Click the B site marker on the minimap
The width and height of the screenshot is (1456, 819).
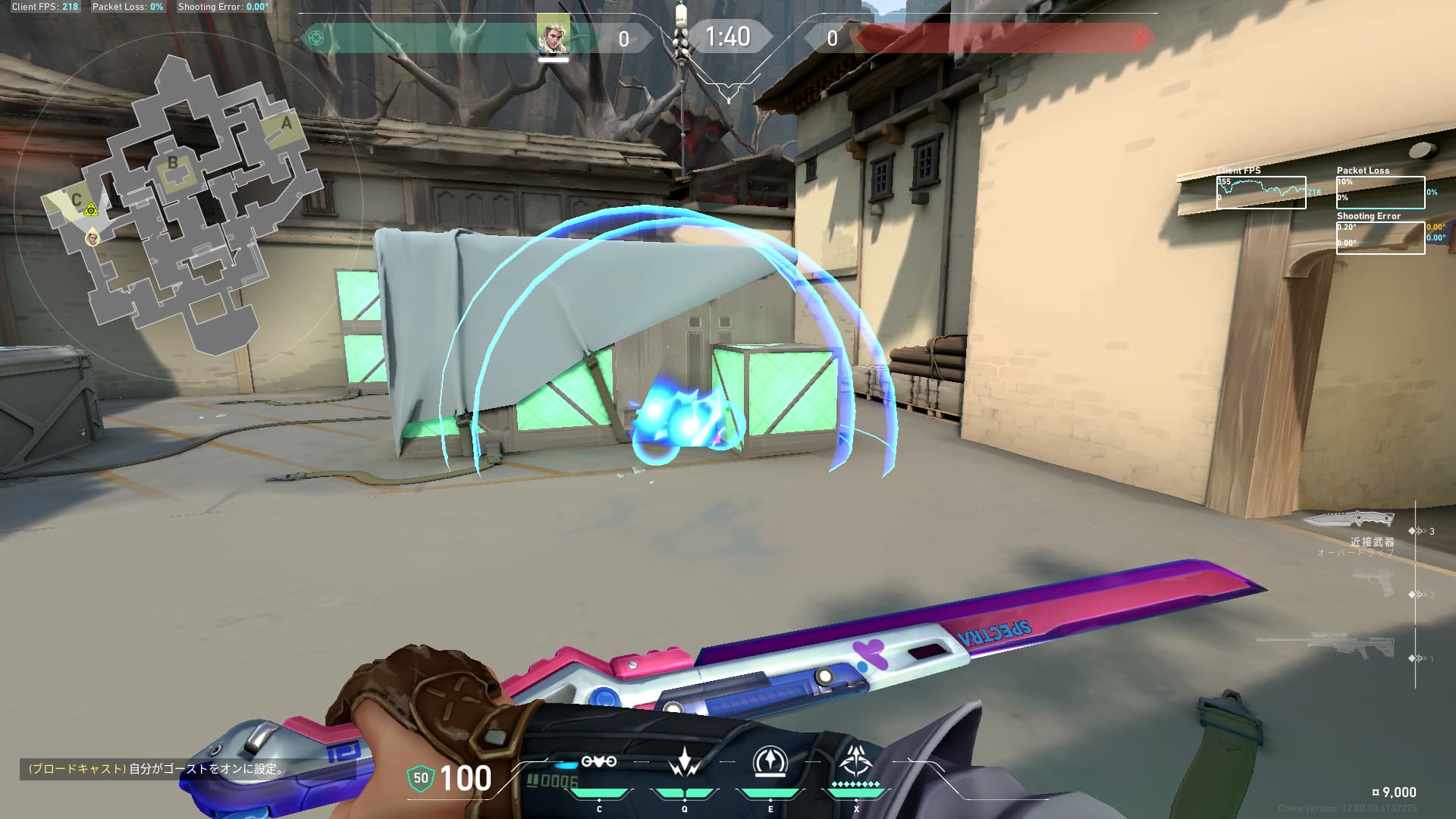point(174,162)
